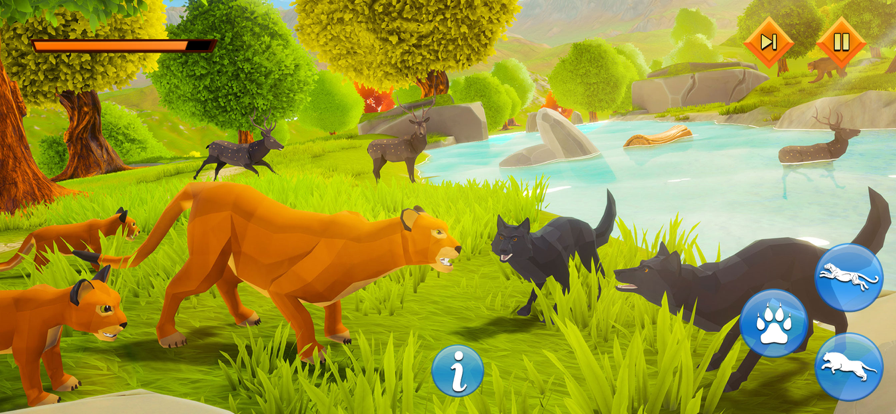This screenshot has width=896, height=414.
Task: Select the running big cat action button
Action: coord(848,277)
